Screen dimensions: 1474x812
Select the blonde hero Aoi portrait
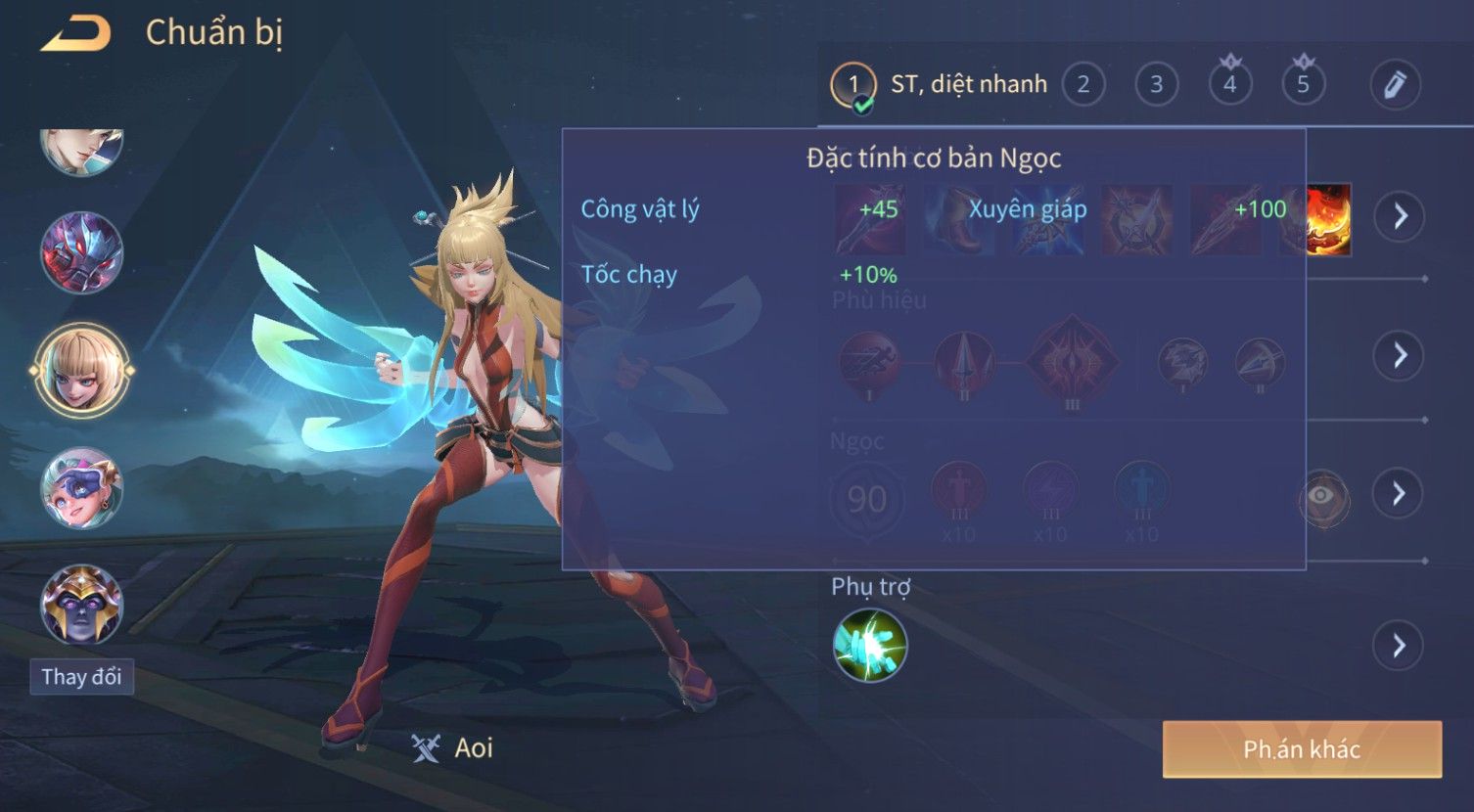[x=82, y=370]
